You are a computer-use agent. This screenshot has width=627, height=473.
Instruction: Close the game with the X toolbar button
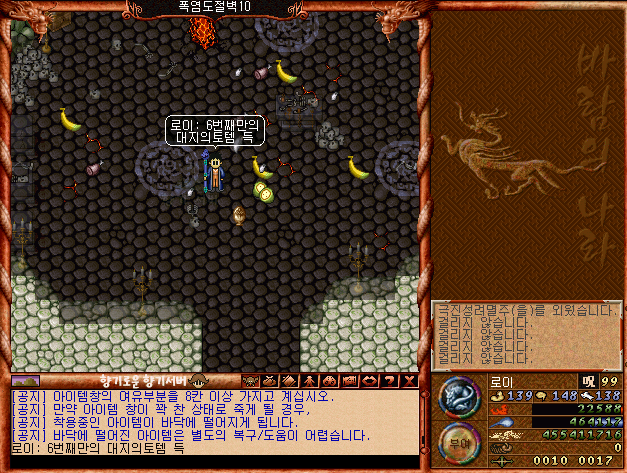coord(410,381)
